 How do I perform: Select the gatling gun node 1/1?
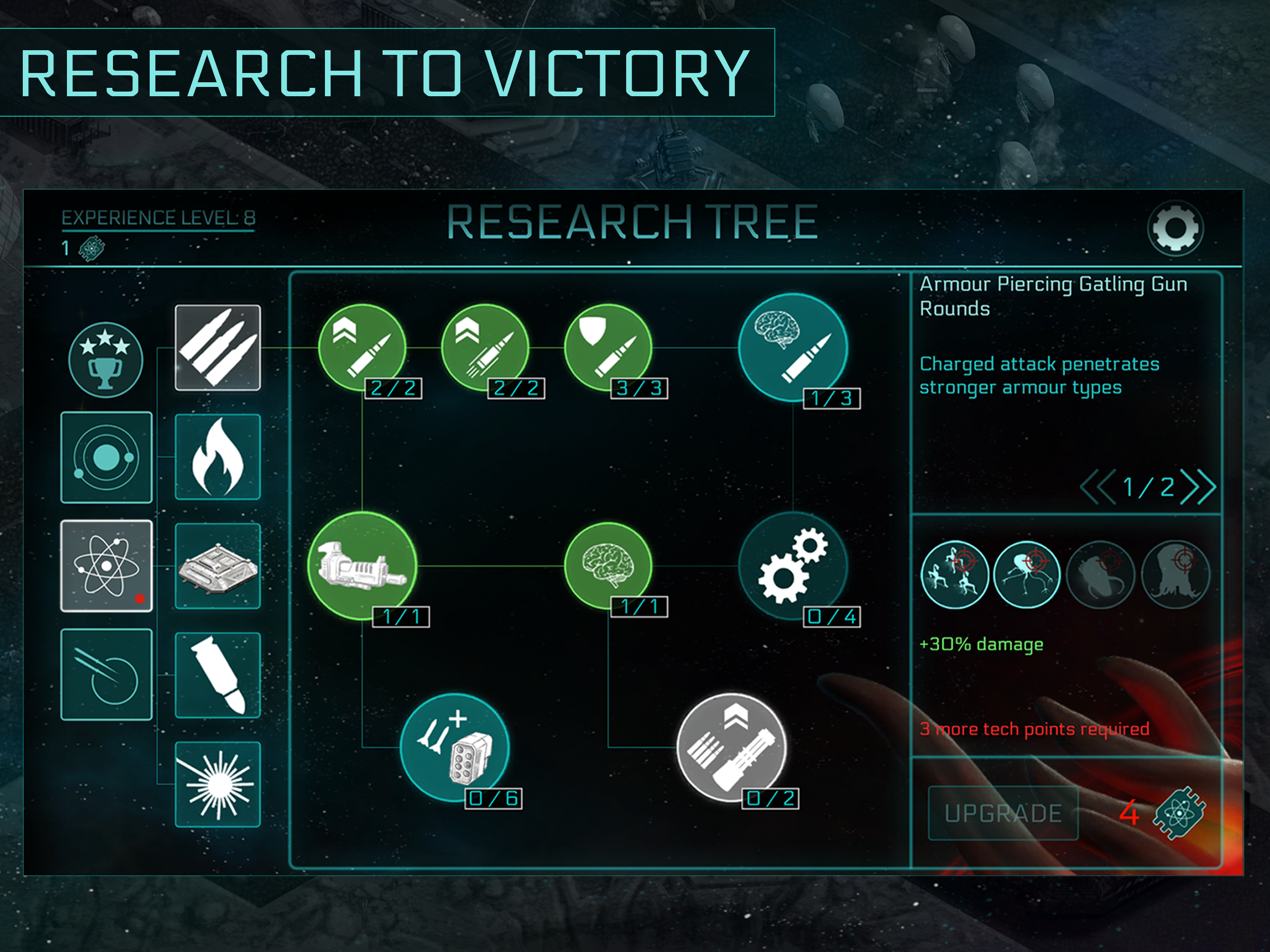pos(362,566)
